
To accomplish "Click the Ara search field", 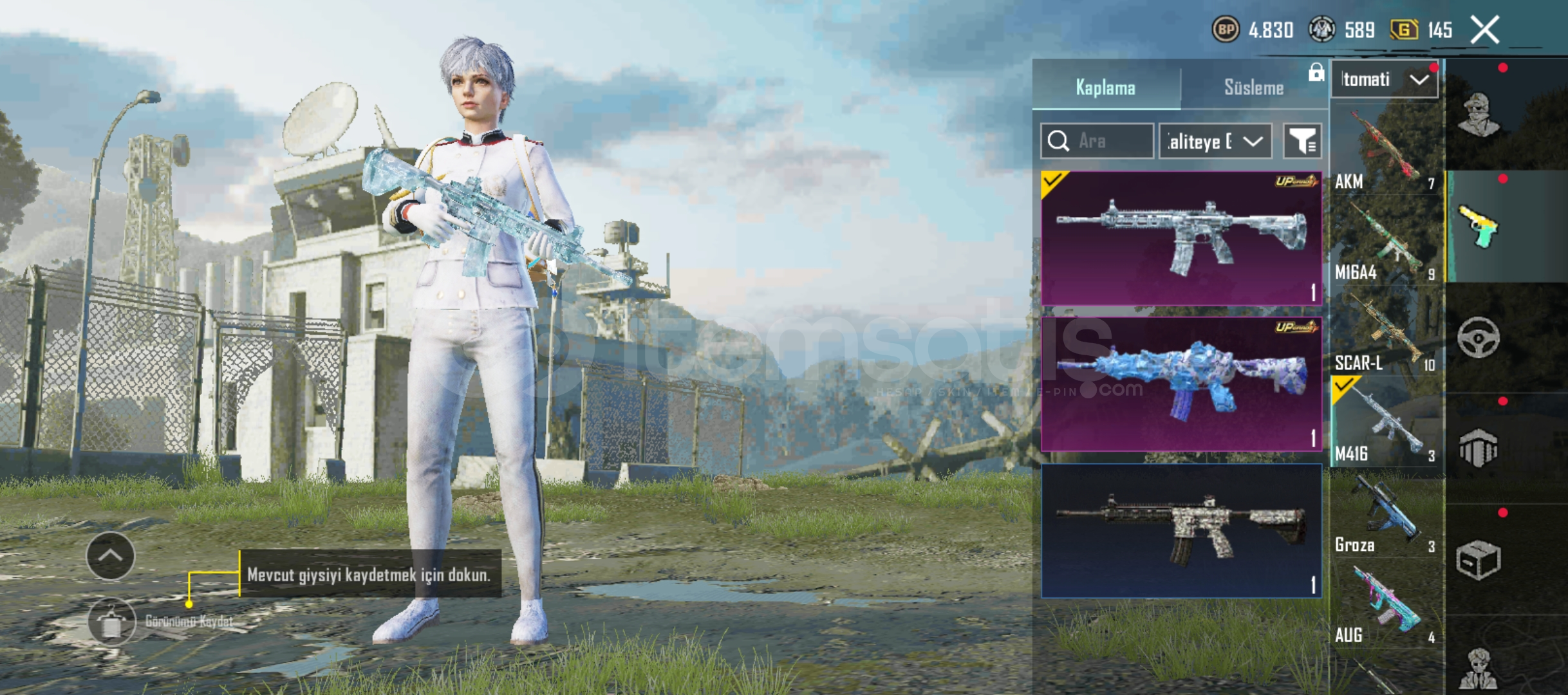I will pyautogui.click(x=1097, y=141).
